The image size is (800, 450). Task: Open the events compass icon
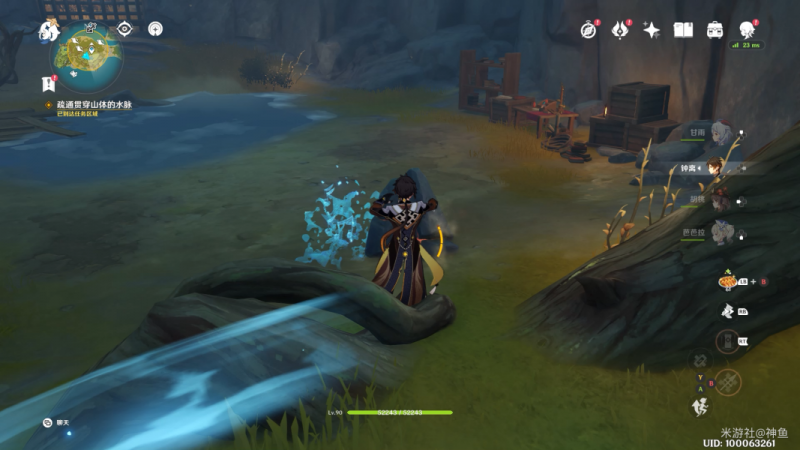click(x=588, y=30)
